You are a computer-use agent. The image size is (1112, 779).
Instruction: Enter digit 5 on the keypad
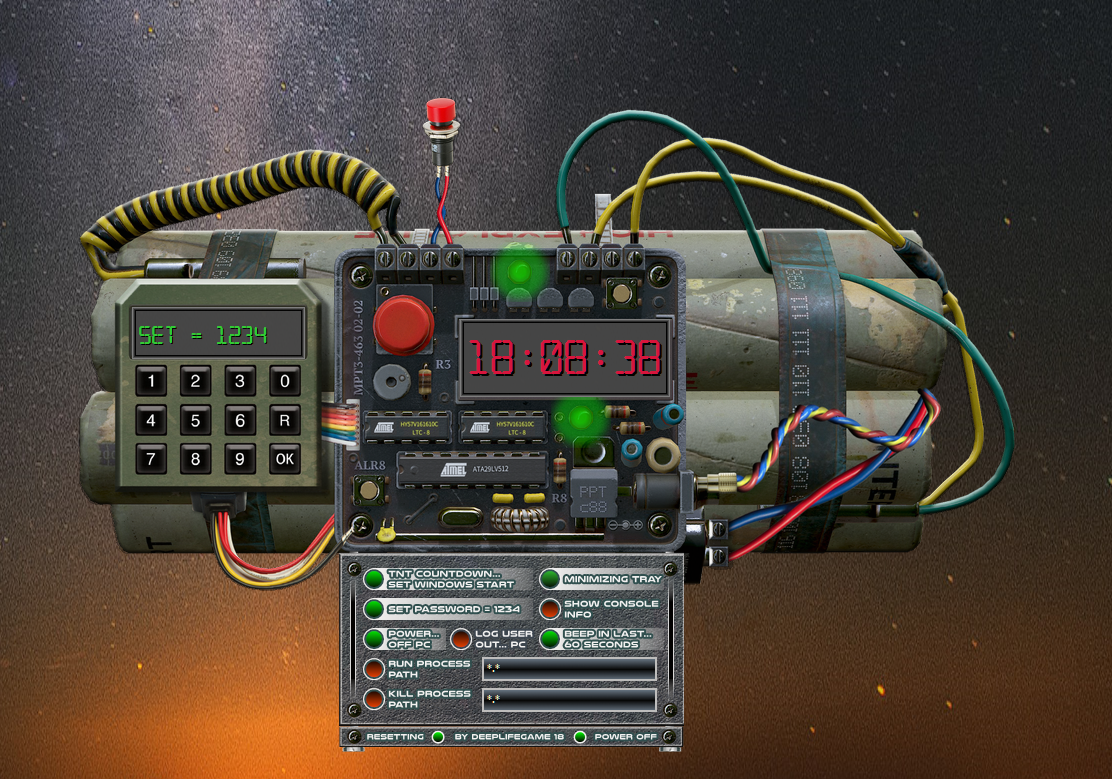pyautogui.click(x=196, y=421)
